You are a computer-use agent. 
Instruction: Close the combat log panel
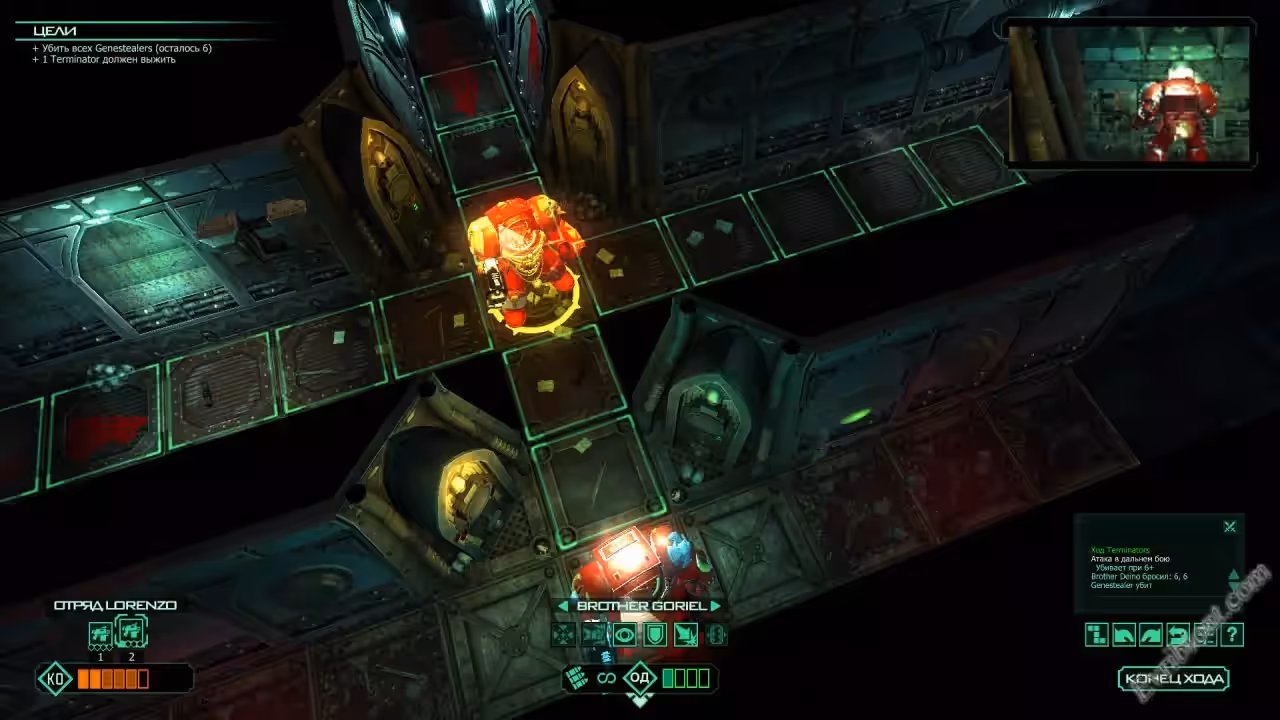(1230, 527)
